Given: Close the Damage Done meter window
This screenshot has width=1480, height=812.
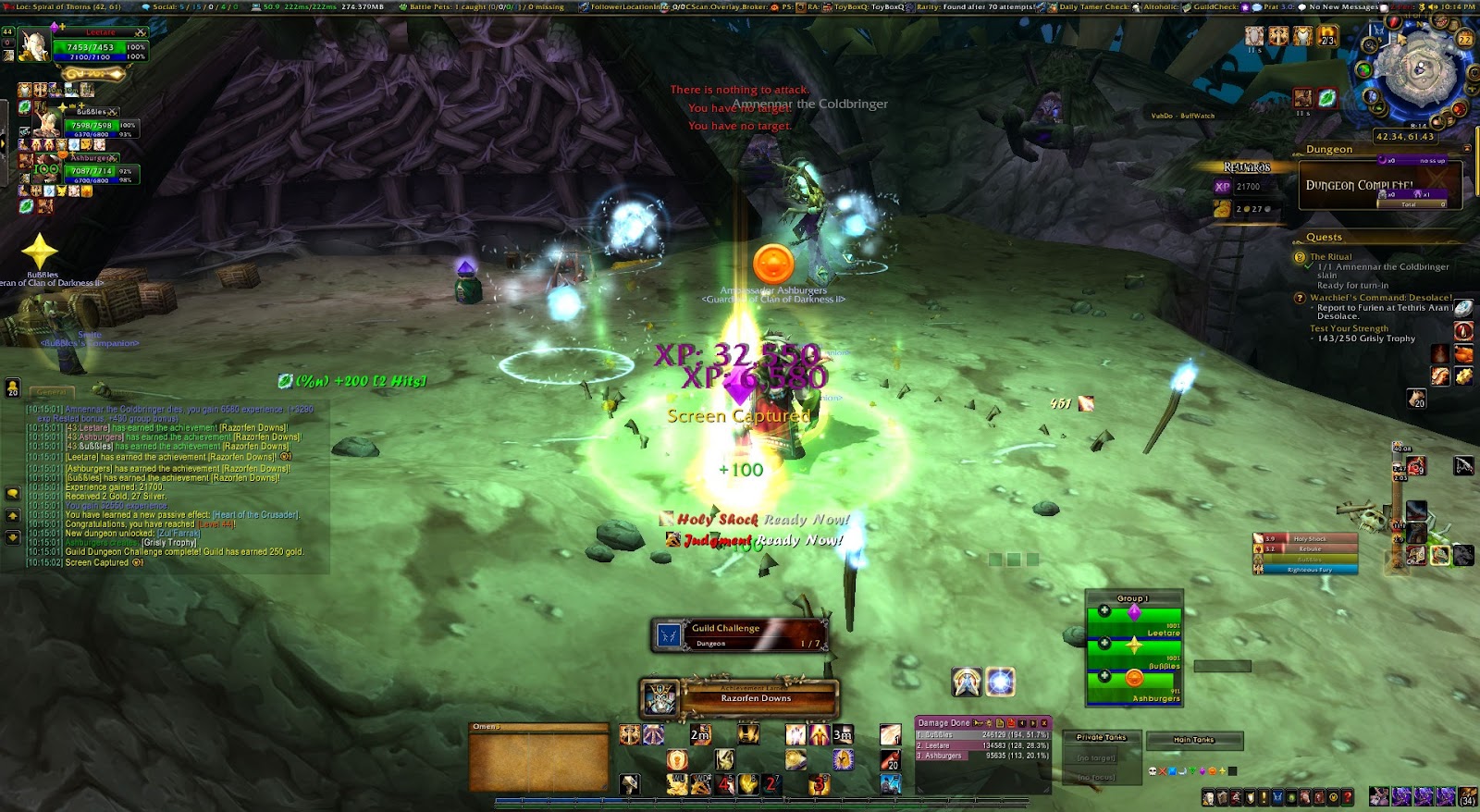Looking at the screenshot, I should [1044, 722].
